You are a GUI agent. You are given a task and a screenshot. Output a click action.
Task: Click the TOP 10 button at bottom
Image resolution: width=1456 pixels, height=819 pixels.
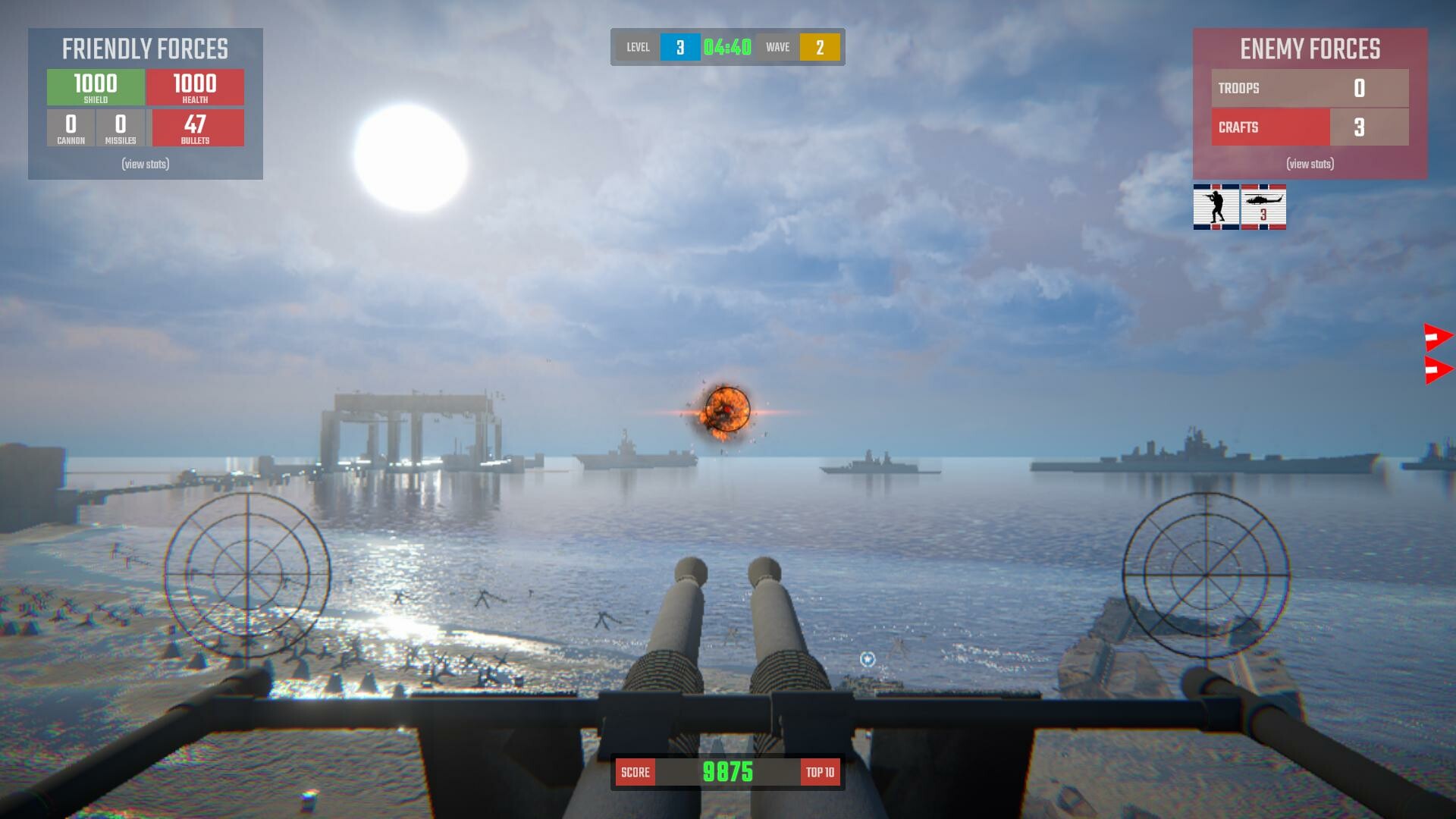click(x=821, y=771)
